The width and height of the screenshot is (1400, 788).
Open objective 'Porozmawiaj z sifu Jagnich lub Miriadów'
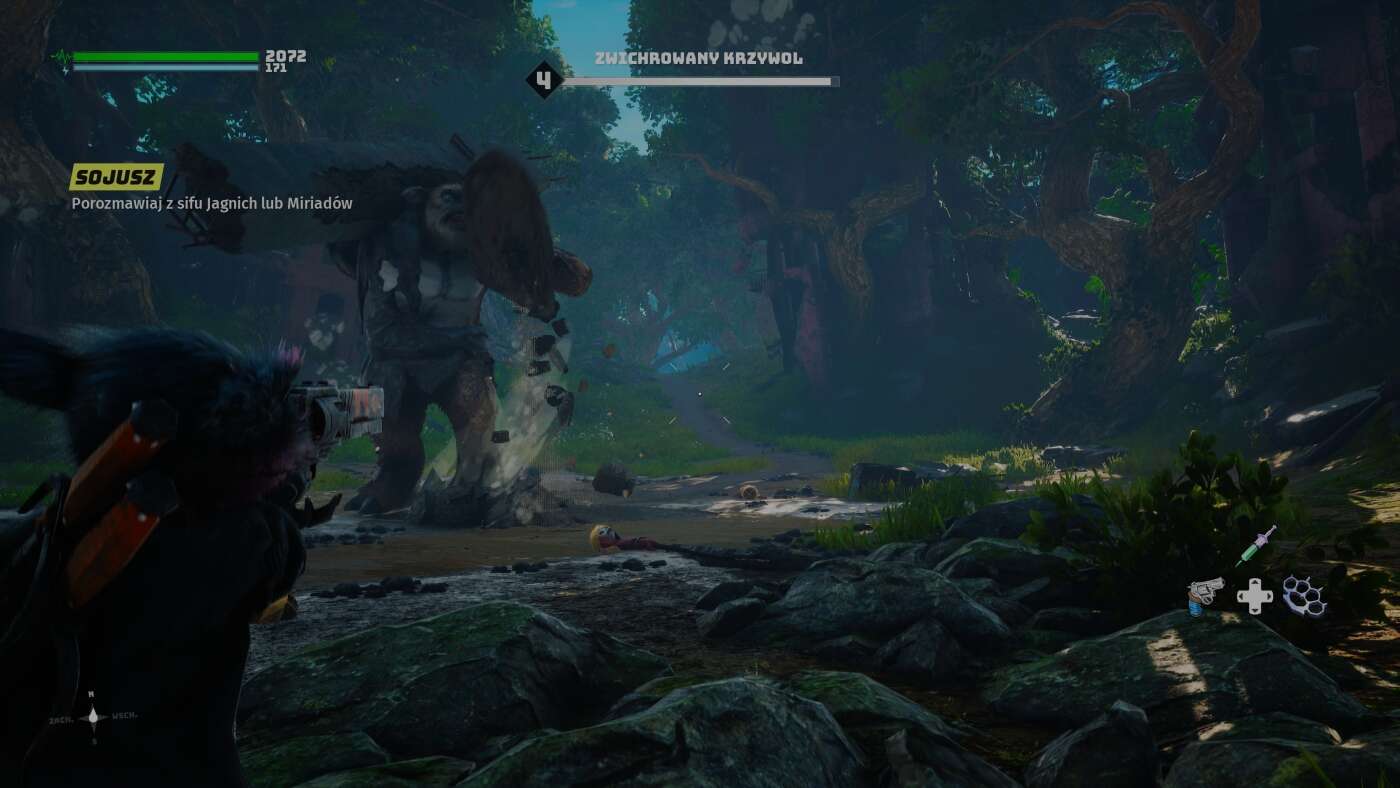[x=211, y=202]
